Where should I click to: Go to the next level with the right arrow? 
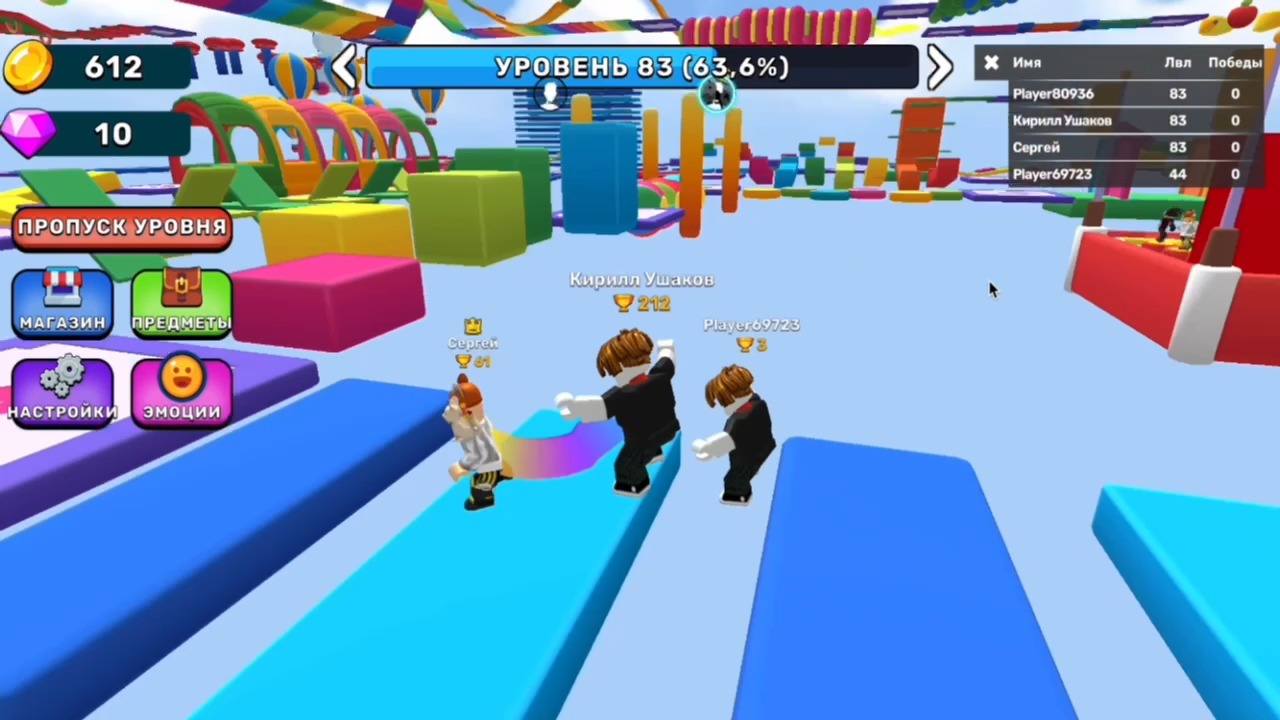tap(938, 66)
